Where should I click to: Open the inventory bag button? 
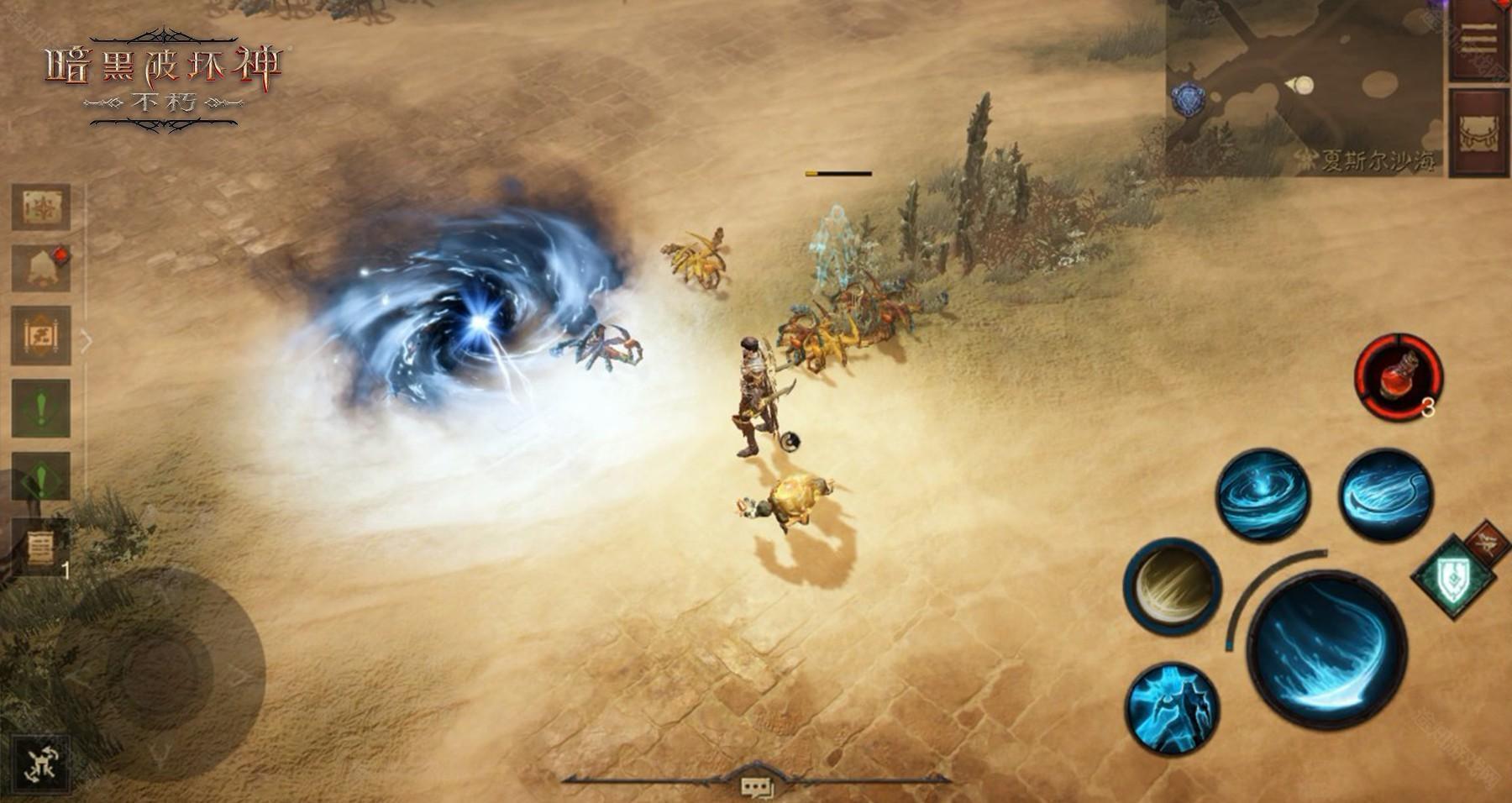pos(1478,132)
